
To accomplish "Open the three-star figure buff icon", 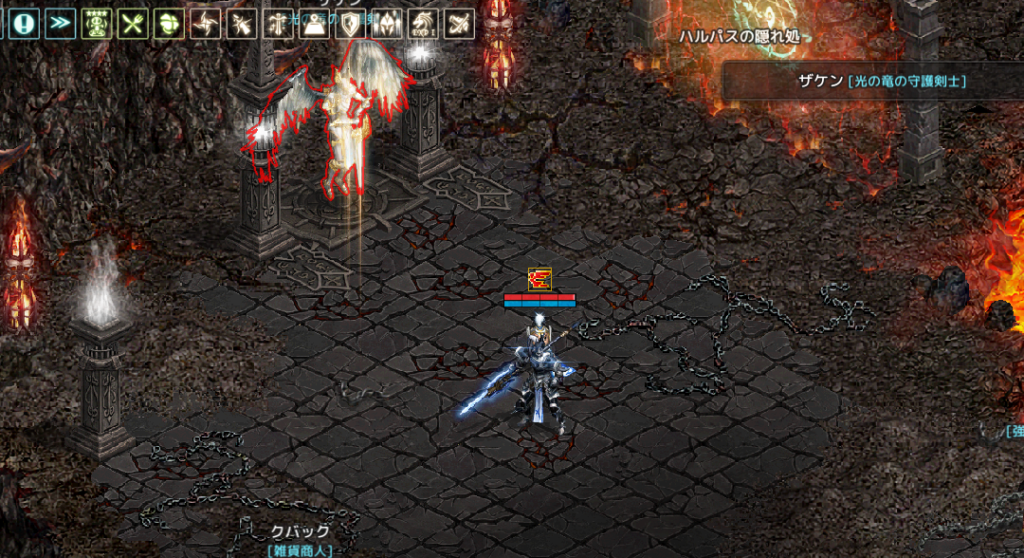I will pos(98,24).
